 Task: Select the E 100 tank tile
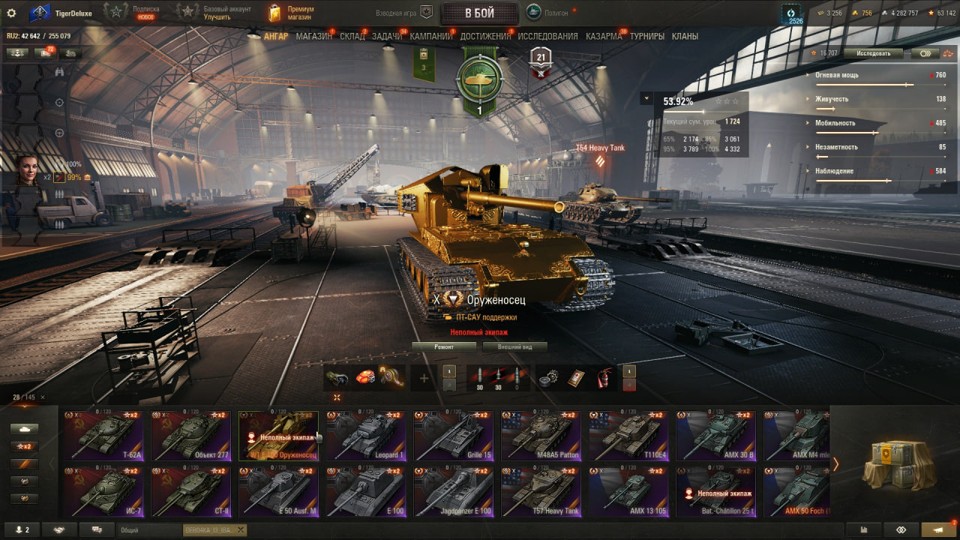point(366,492)
